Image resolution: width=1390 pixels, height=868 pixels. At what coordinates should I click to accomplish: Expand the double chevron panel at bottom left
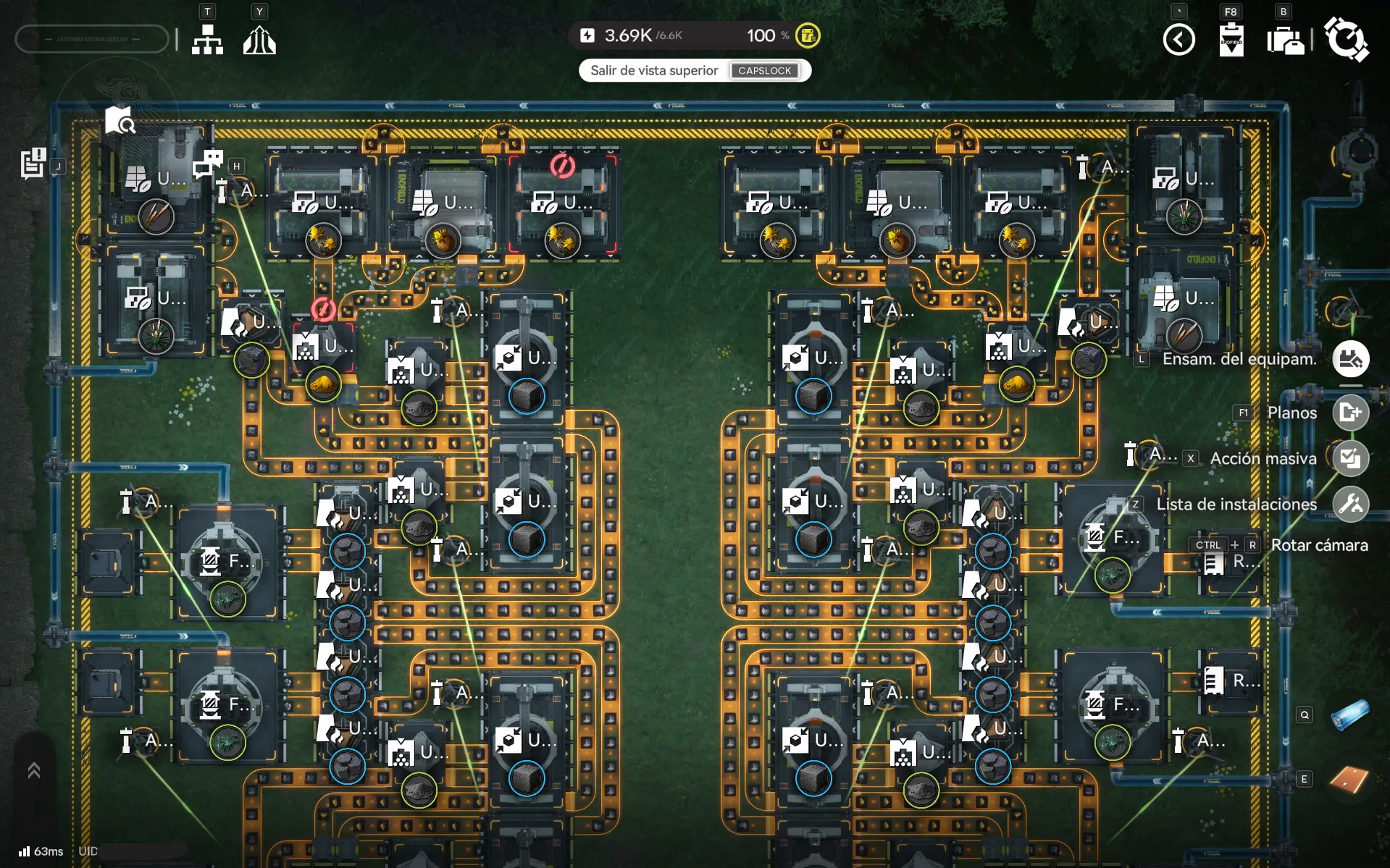[x=33, y=770]
